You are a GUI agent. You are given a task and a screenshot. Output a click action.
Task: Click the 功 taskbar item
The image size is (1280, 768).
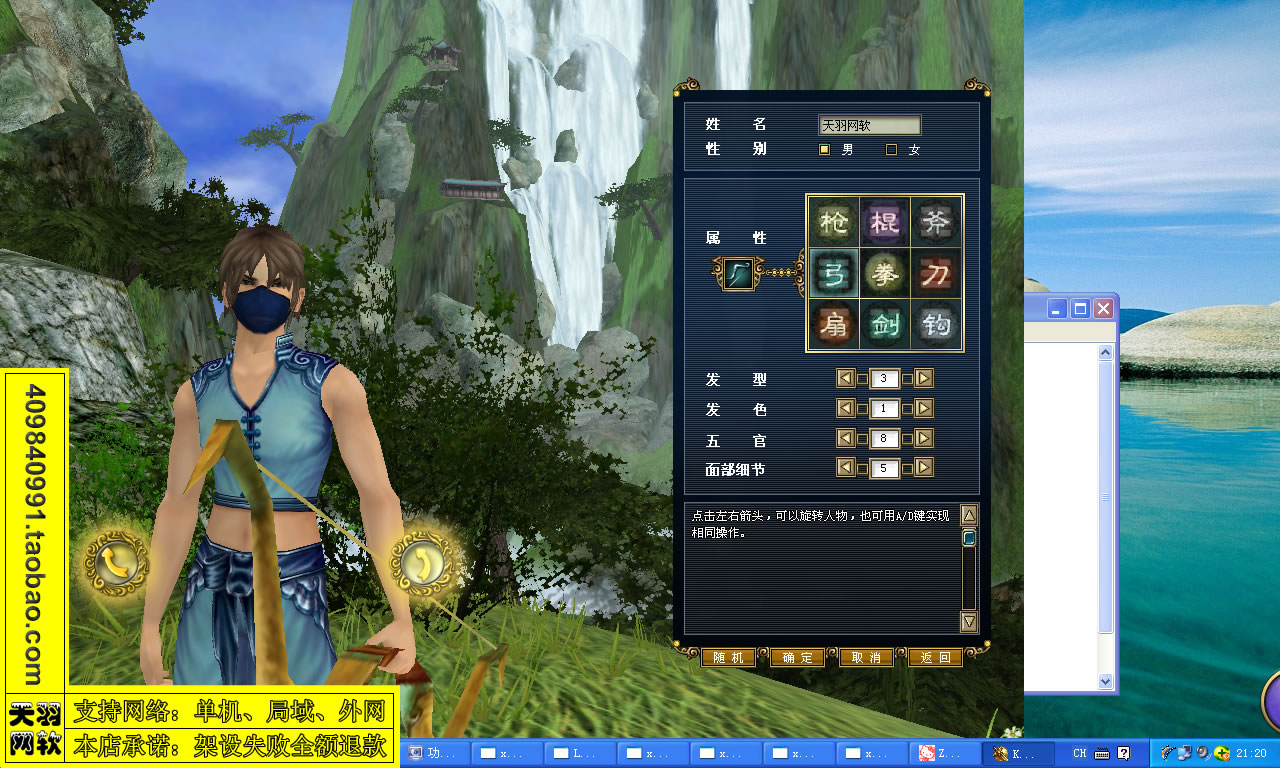435,752
